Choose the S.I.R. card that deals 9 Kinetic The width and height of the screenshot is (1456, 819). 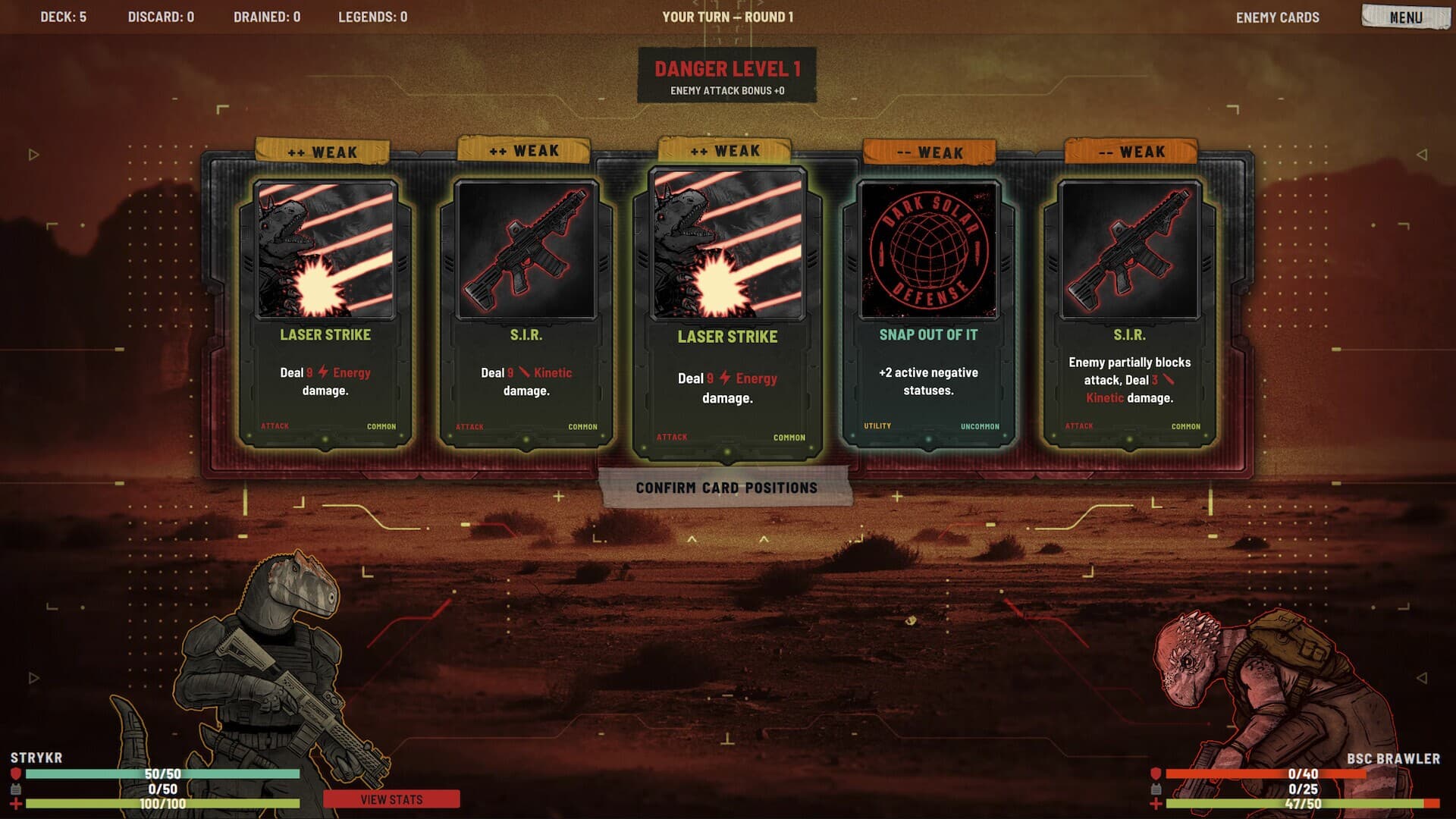(x=526, y=312)
